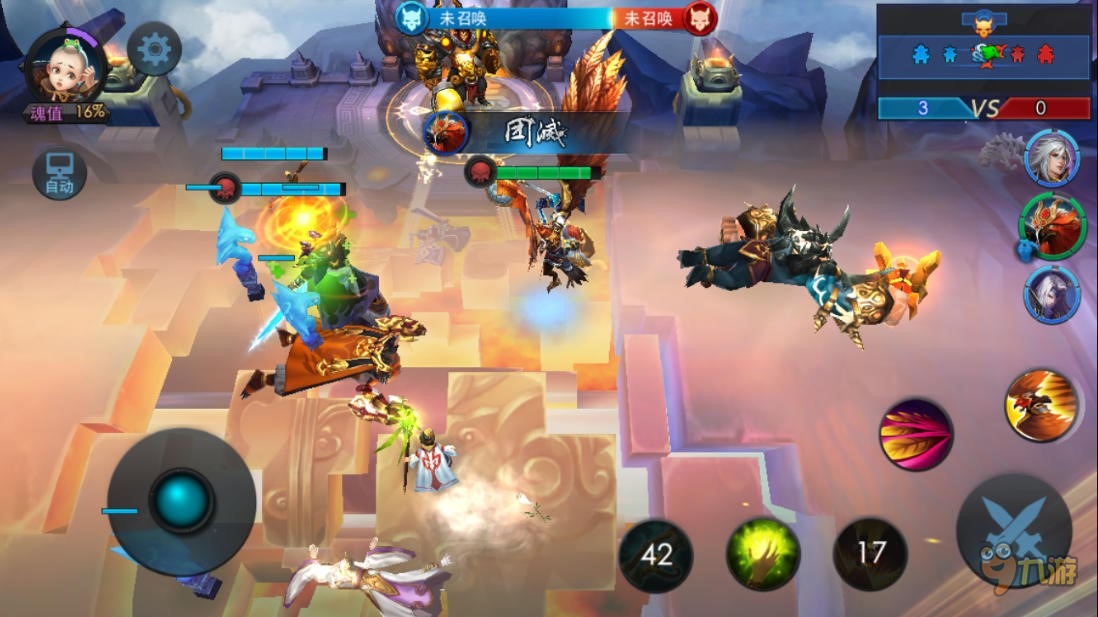
Task: Tap the skill showing cooldown 17
Action: pos(871,553)
